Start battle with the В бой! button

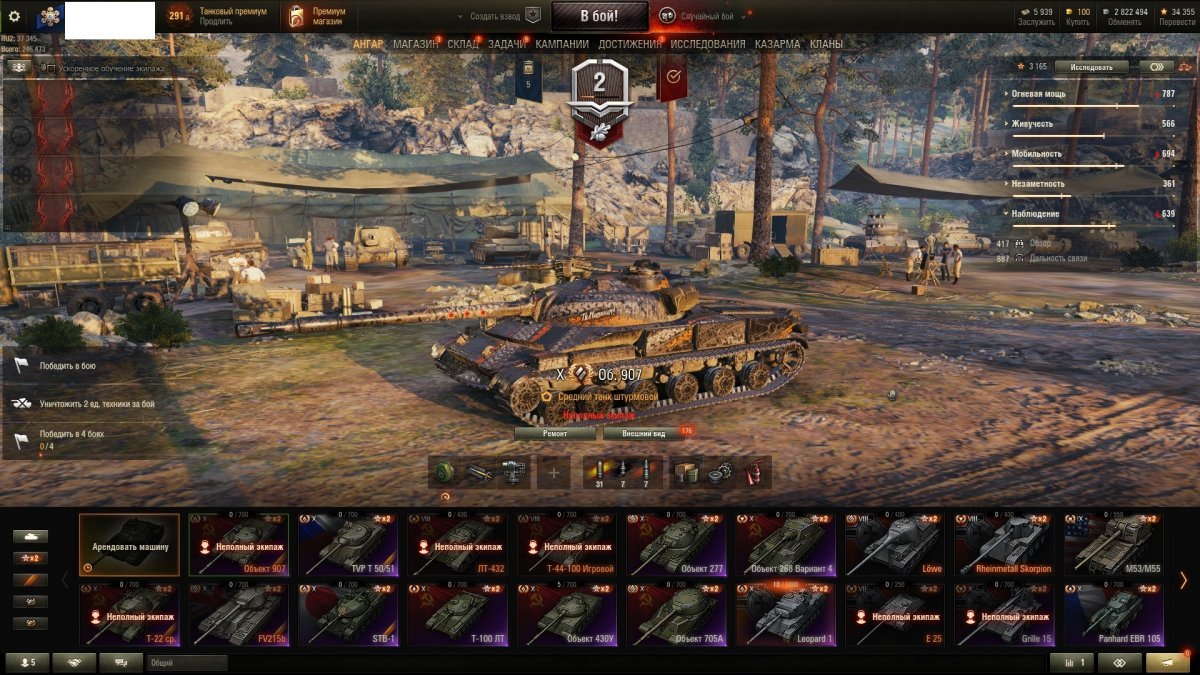click(x=599, y=15)
